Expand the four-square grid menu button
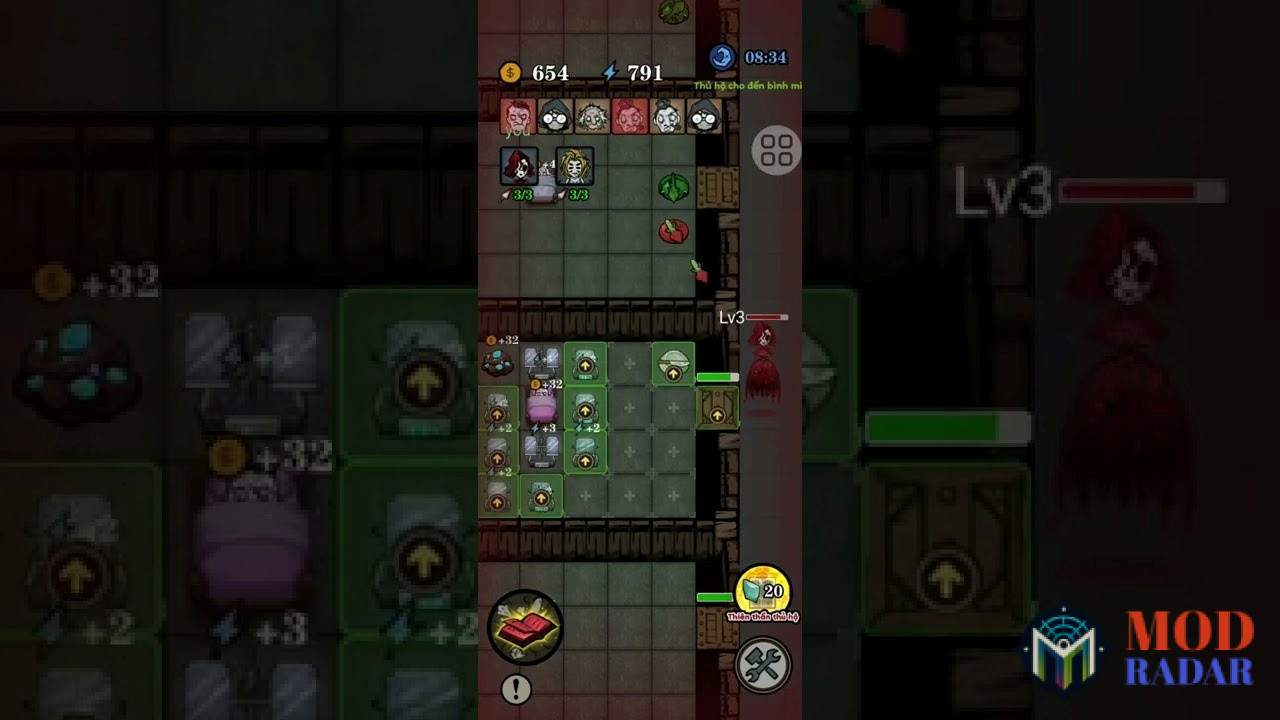This screenshot has height=720, width=1280. [777, 150]
